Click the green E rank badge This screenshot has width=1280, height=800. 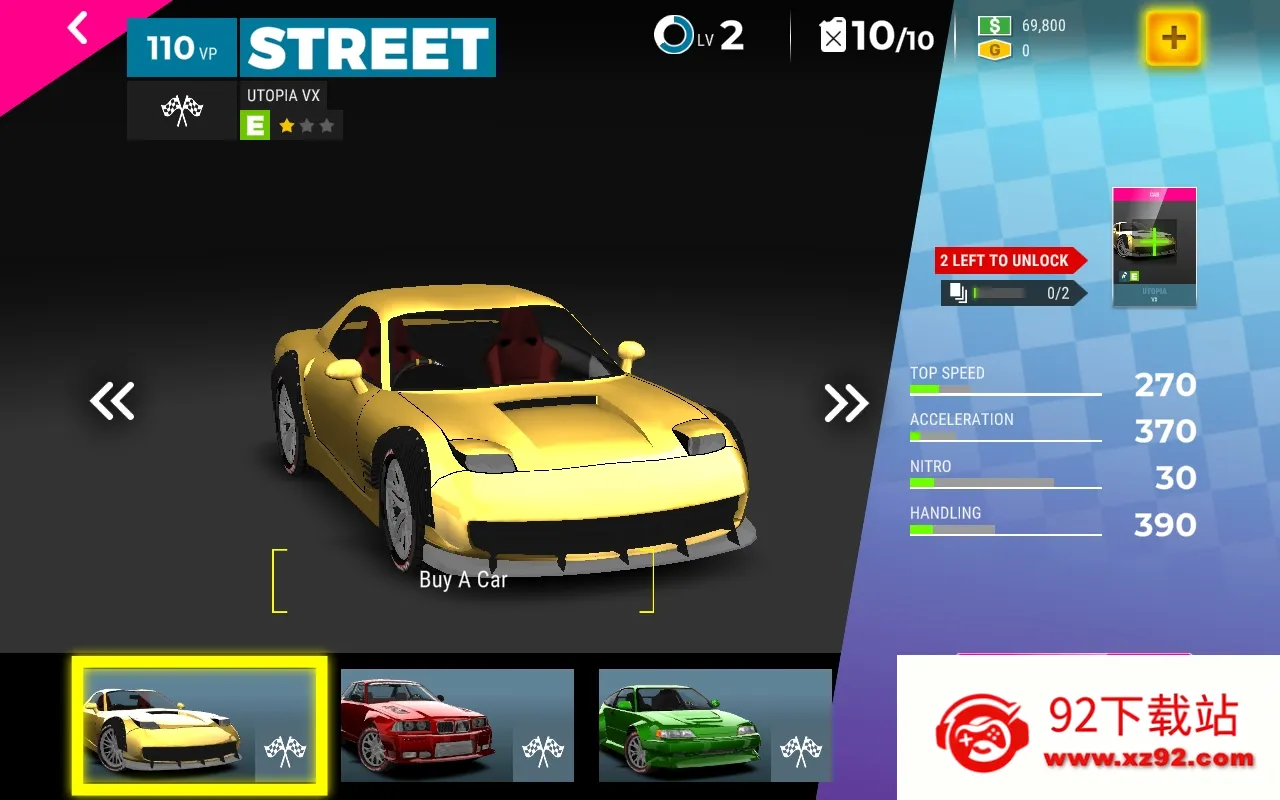coord(255,126)
